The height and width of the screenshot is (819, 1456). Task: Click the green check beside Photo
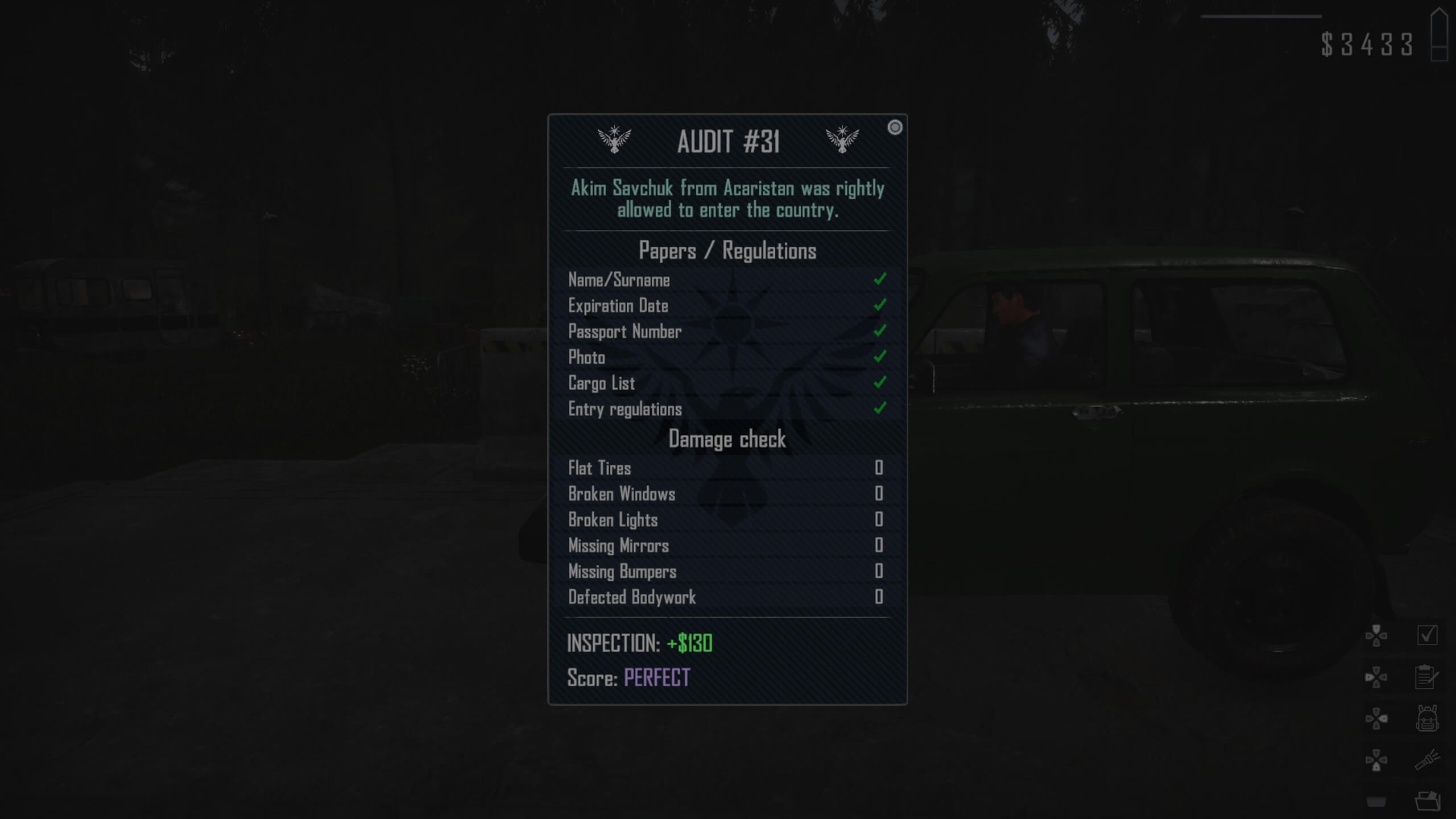[880, 357]
